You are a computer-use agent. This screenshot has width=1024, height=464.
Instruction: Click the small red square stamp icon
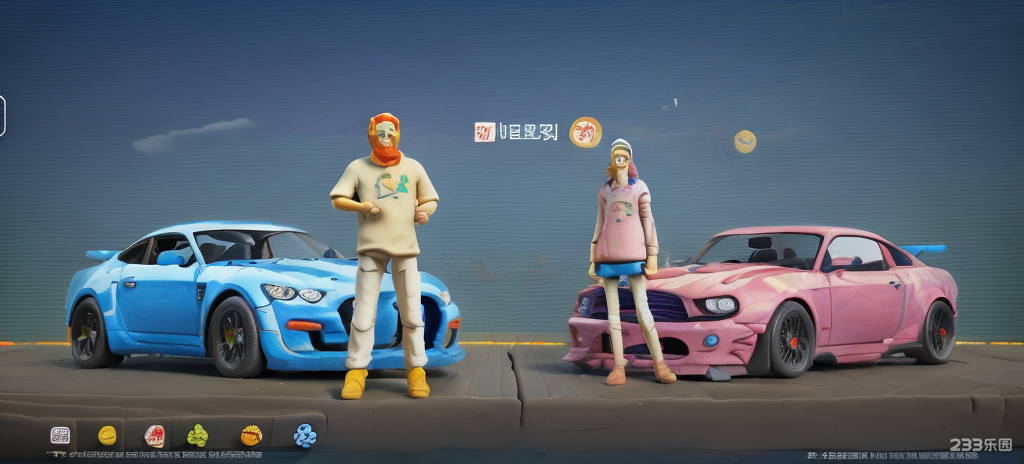pos(485,132)
